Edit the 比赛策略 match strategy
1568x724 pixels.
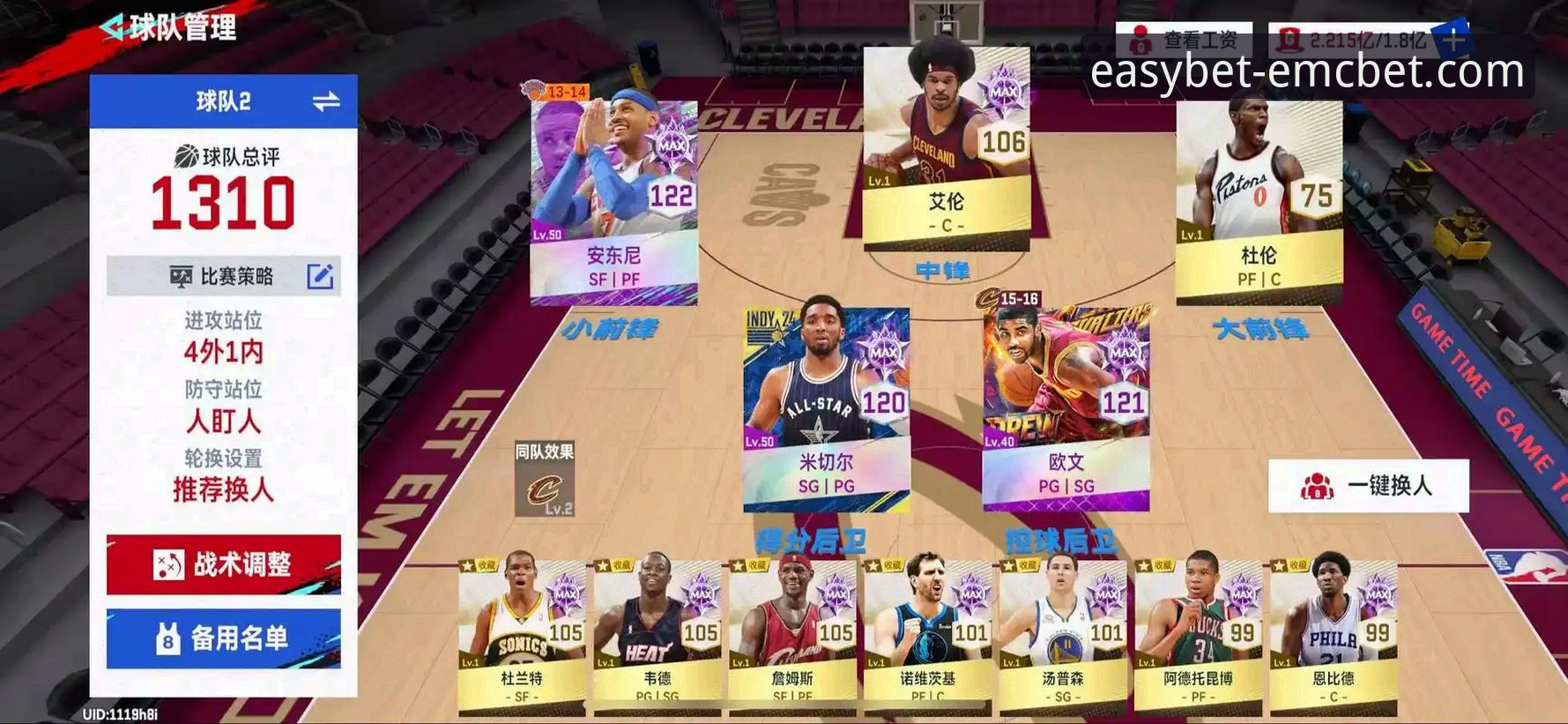pos(320,277)
